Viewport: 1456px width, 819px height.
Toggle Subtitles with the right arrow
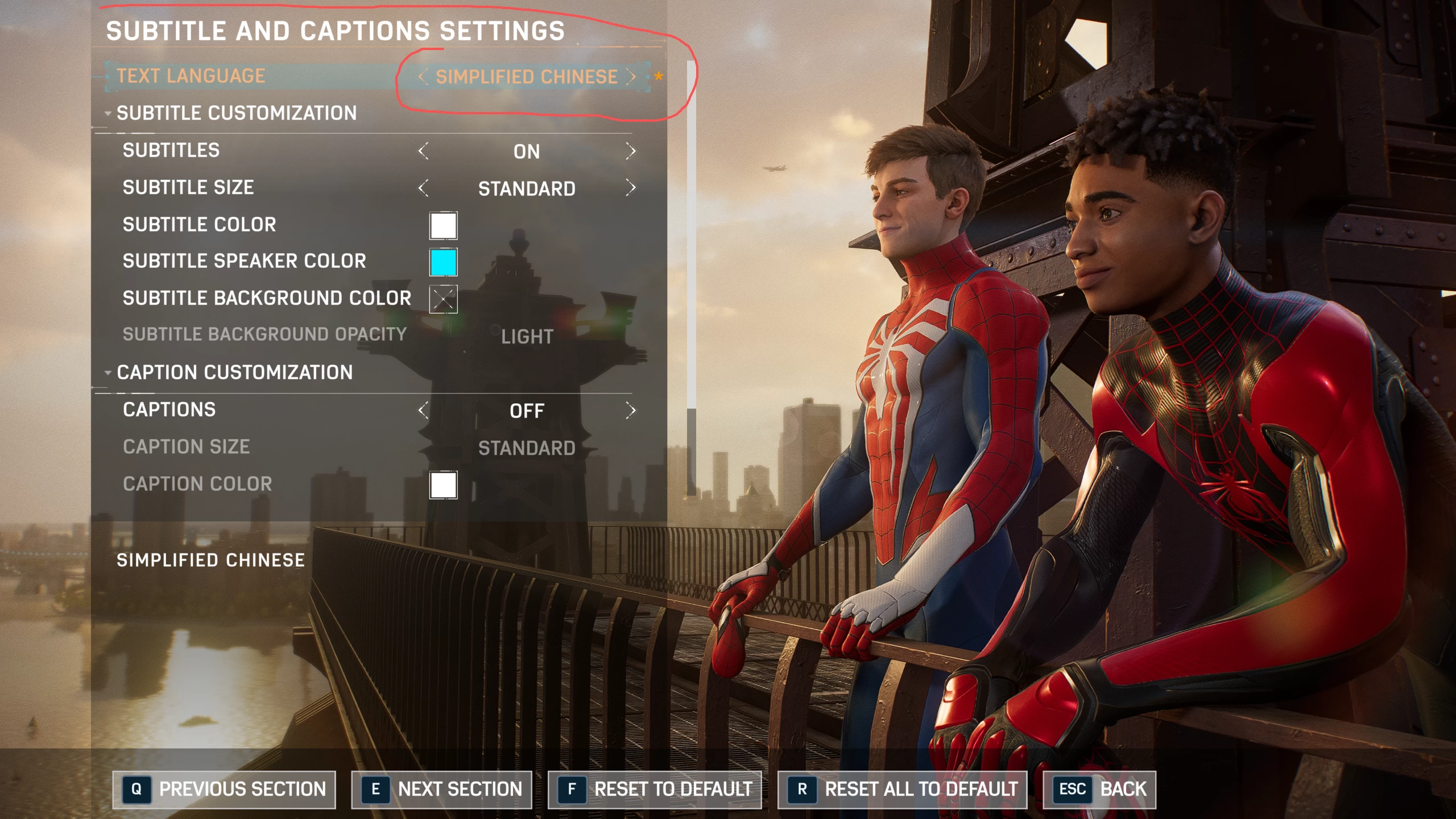tap(630, 151)
